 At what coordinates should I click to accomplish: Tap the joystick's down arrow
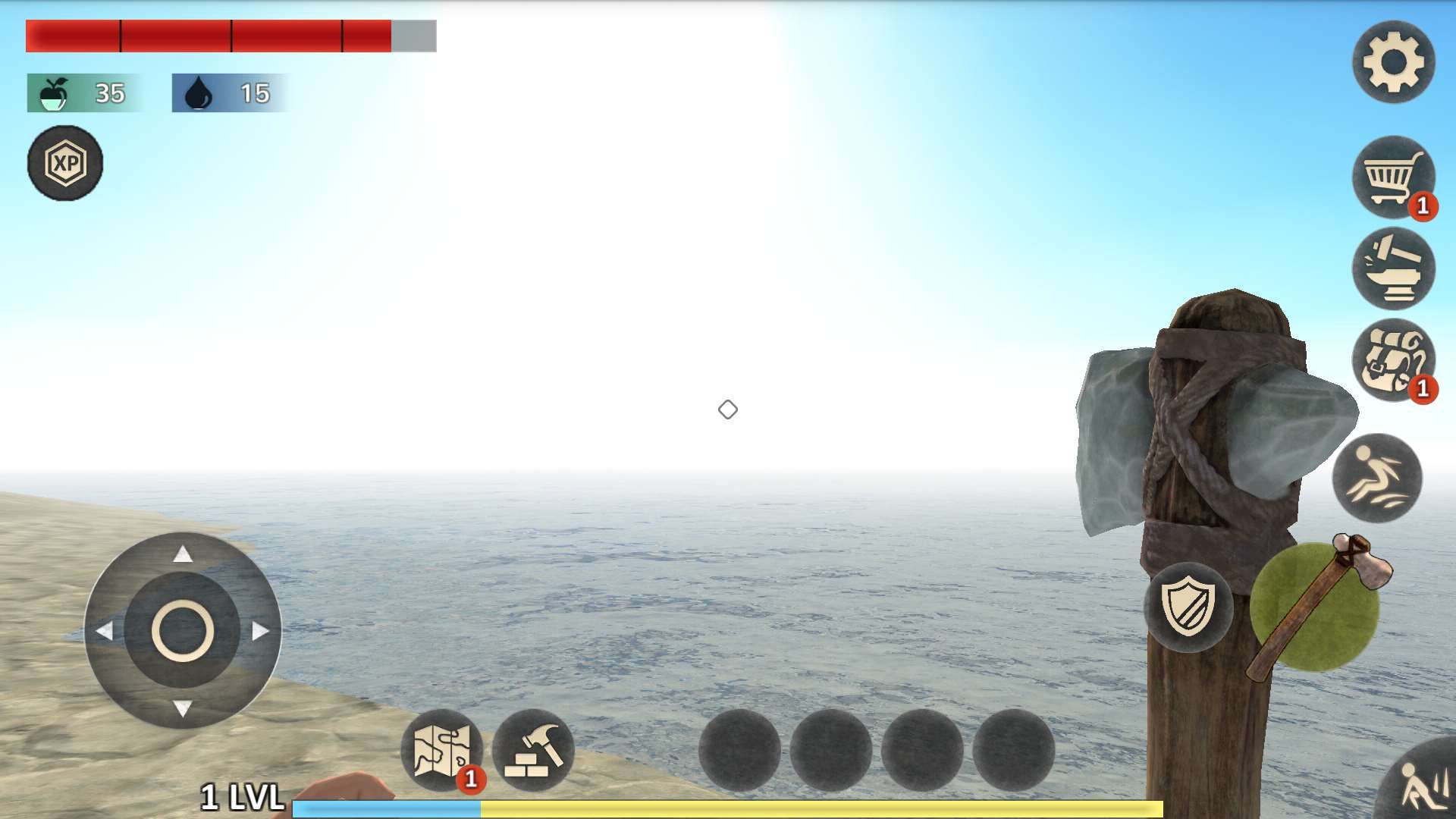click(x=183, y=709)
